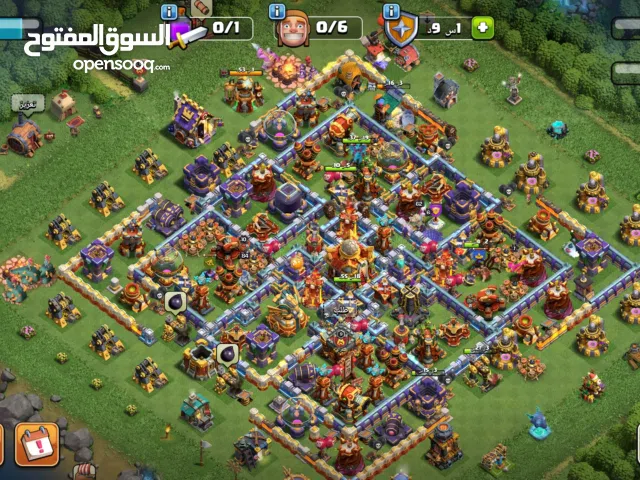Screen dimensions: 640x480
Task: Open the calendar events button
Action: point(38,447)
